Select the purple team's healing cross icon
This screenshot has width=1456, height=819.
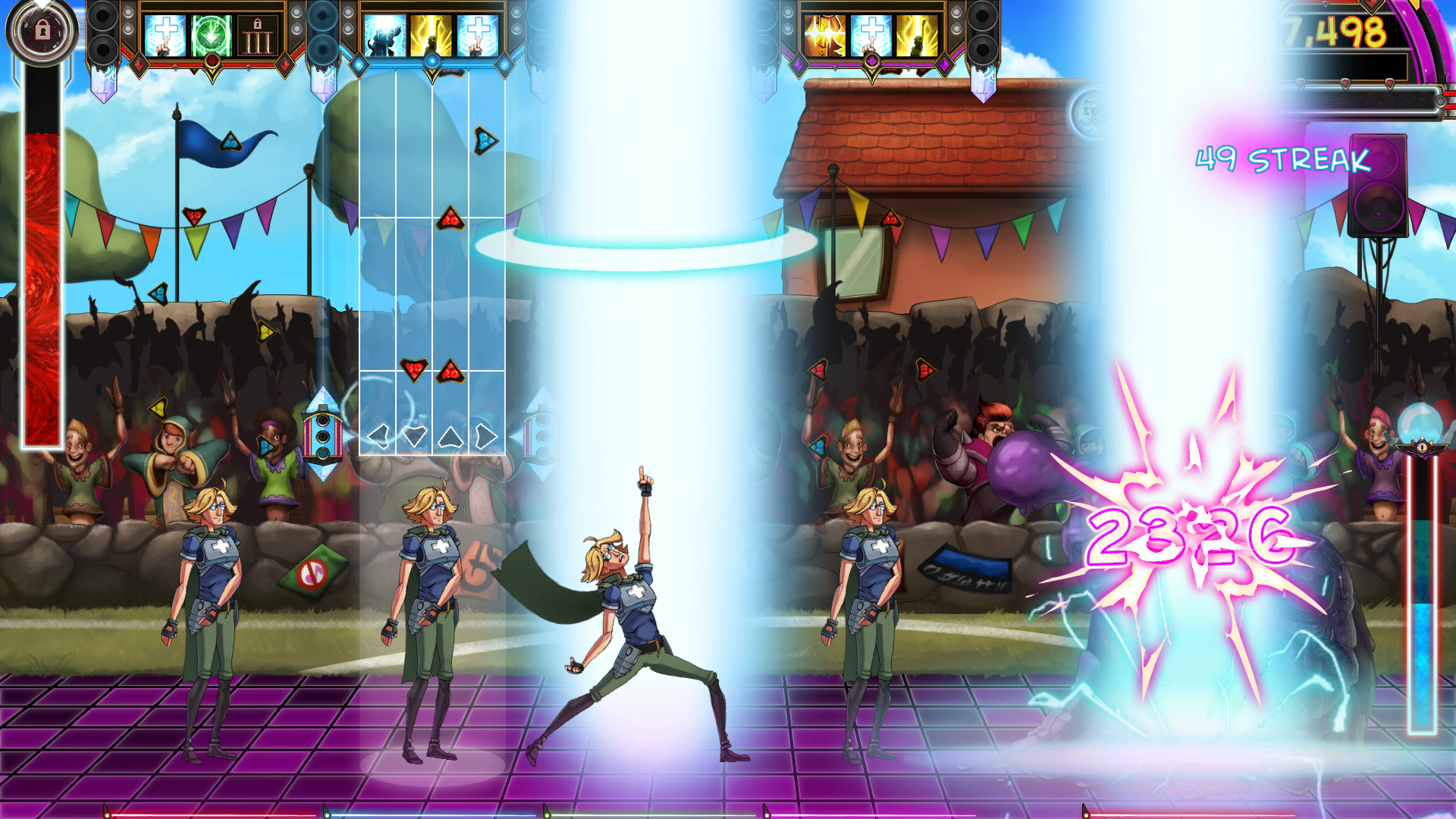(871, 35)
